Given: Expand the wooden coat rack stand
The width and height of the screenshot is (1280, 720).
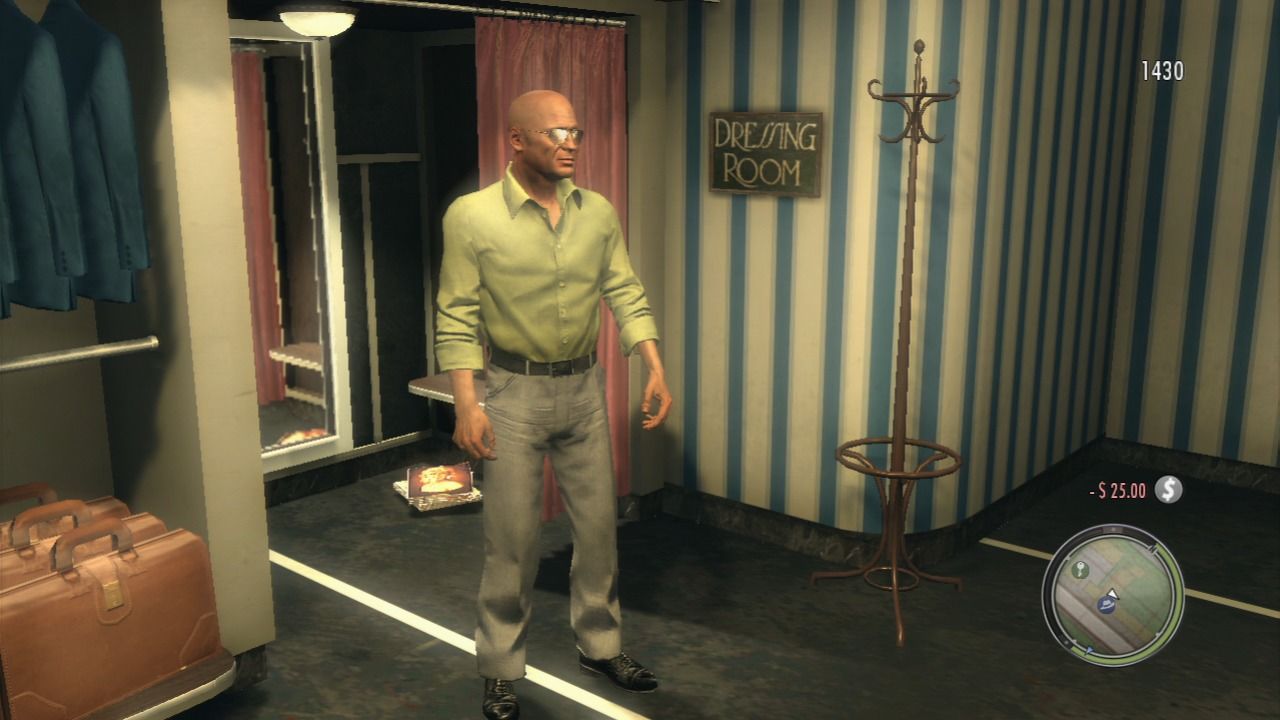Looking at the screenshot, I should (x=910, y=300).
